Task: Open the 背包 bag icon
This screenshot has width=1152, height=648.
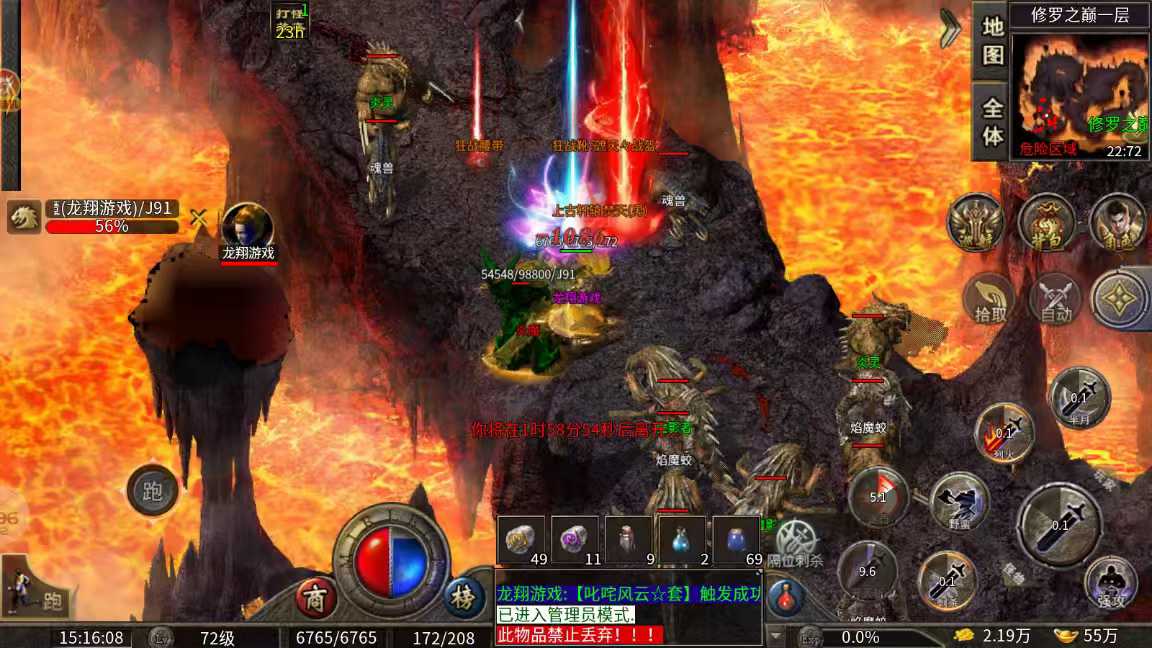Action: pos(1046,221)
